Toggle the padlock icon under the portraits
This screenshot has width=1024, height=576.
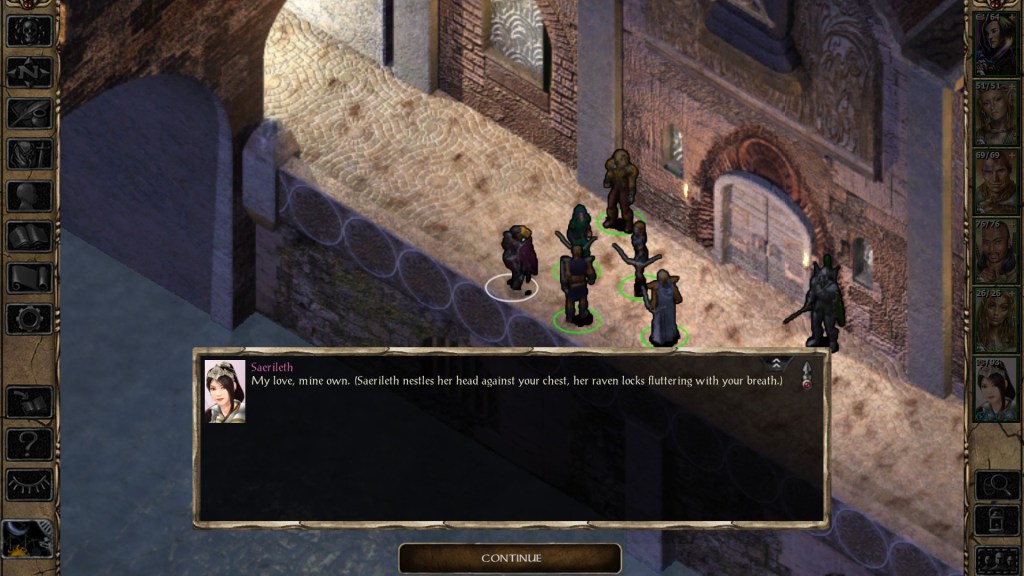coord(996,522)
